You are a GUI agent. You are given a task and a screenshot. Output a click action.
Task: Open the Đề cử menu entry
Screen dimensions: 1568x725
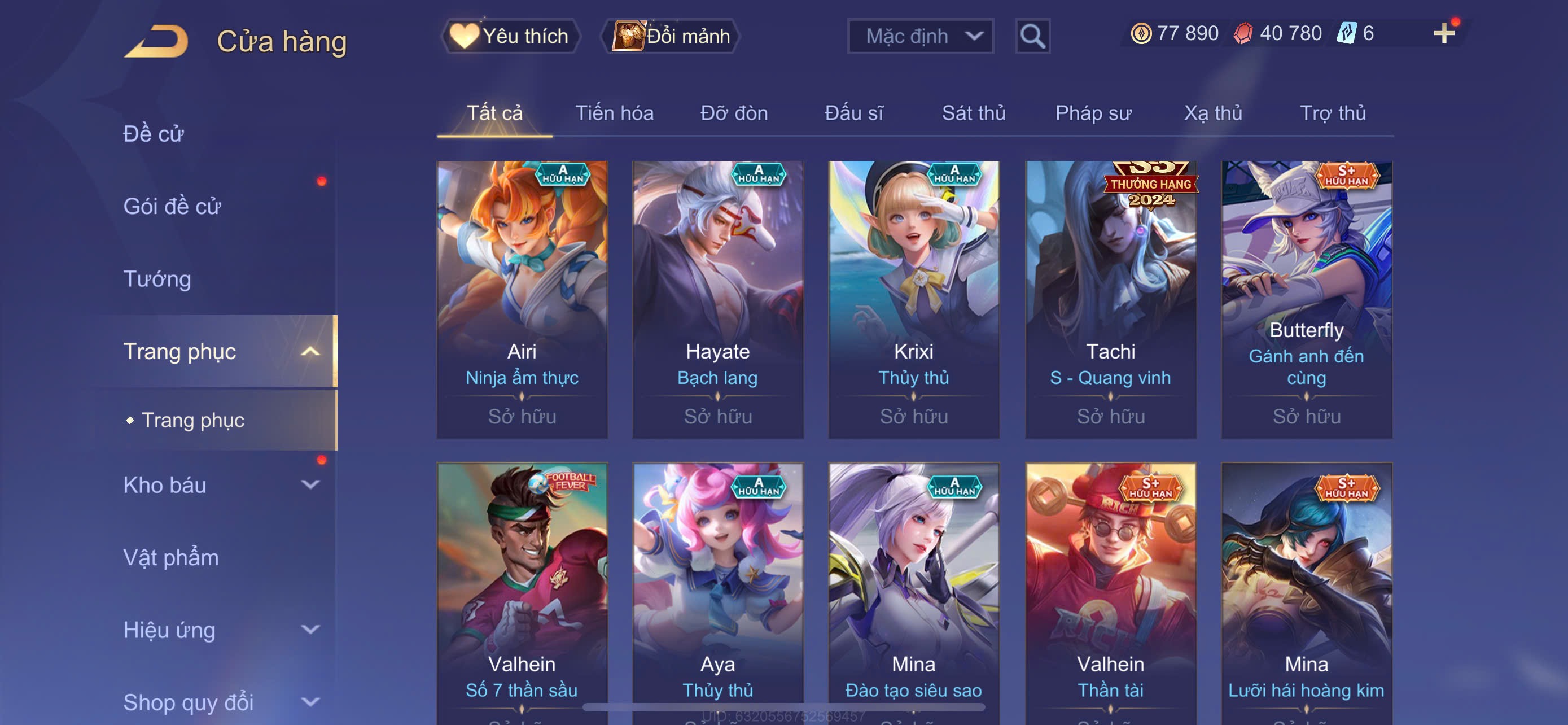154,134
